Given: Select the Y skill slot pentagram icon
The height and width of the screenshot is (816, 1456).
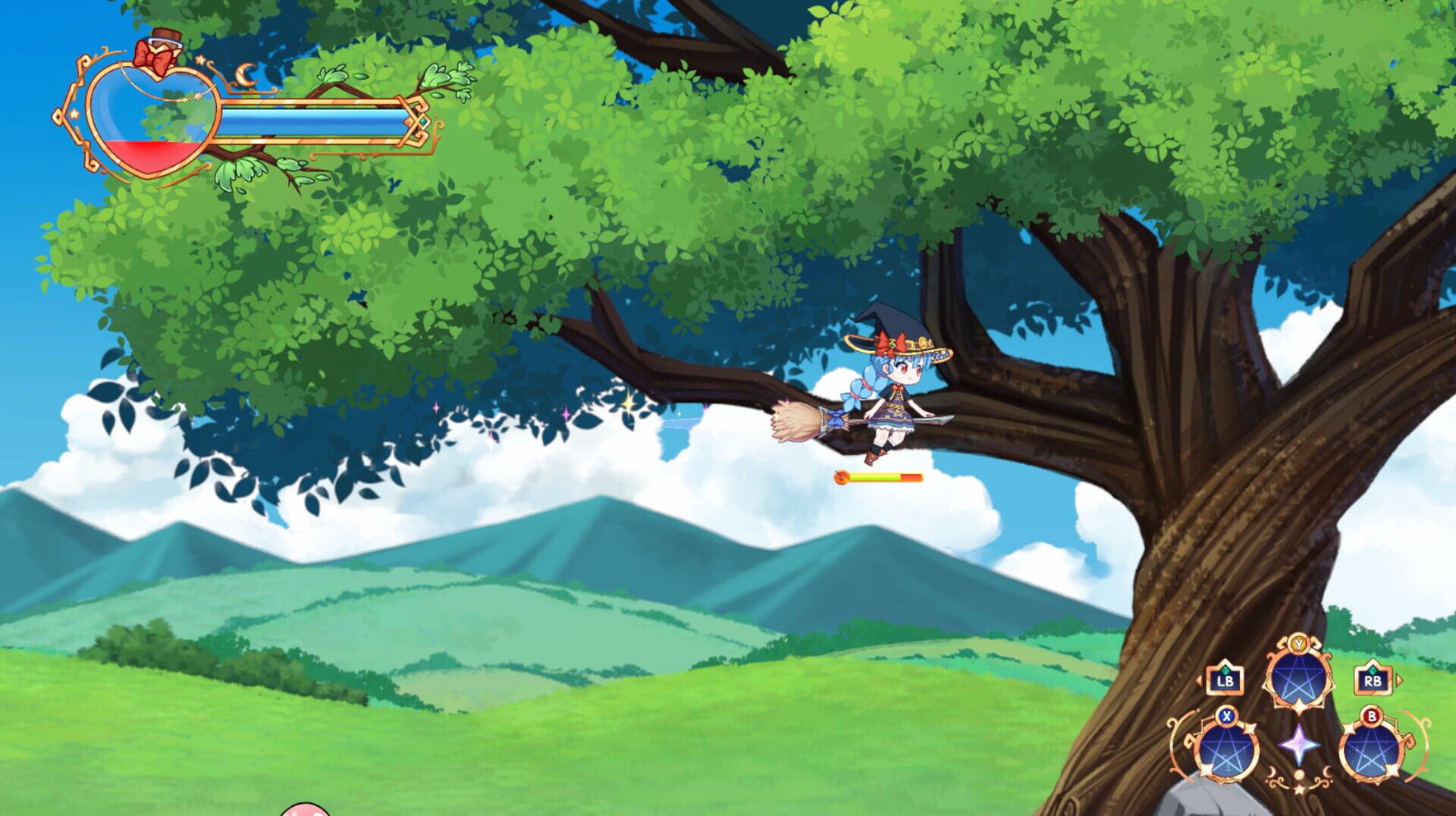Looking at the screenshot, I should point(1298,679).
